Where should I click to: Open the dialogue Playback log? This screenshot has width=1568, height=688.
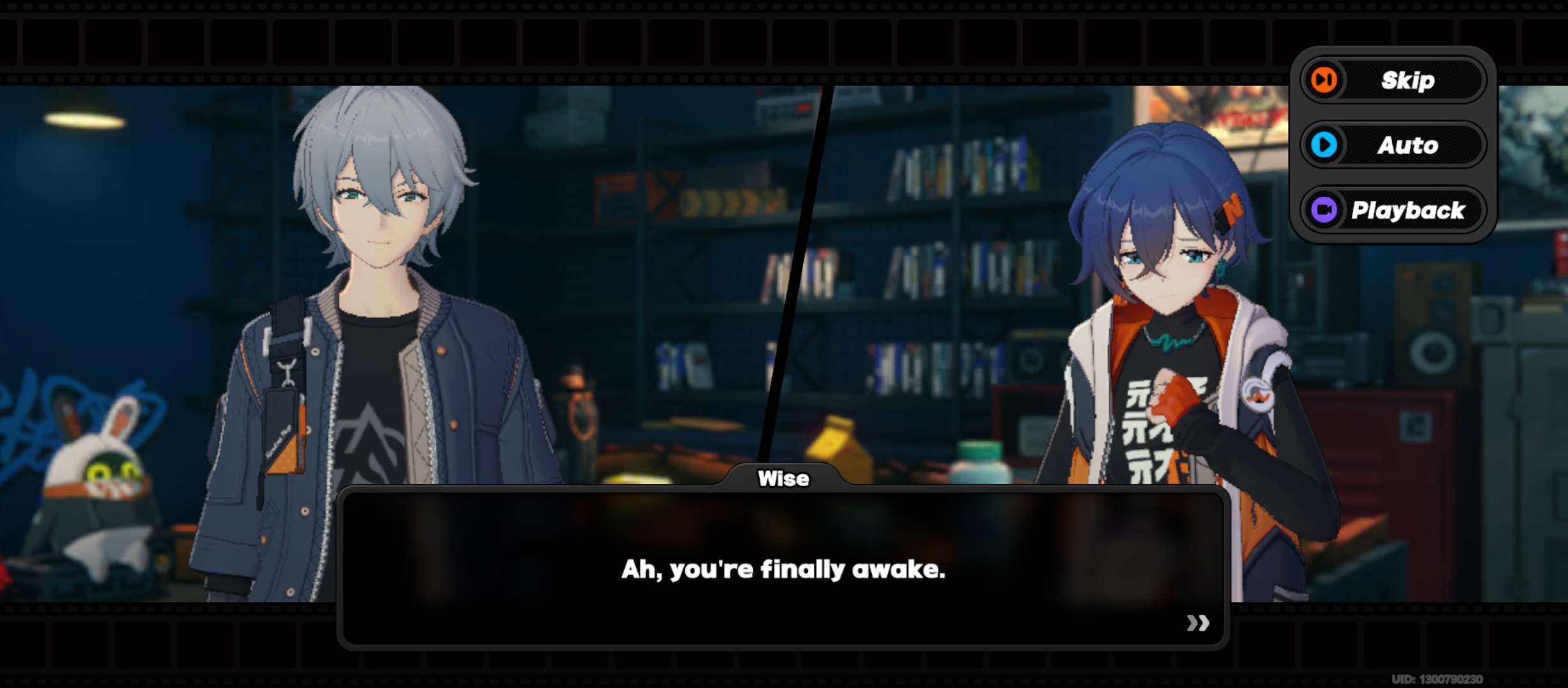[x=1393, y=210]
